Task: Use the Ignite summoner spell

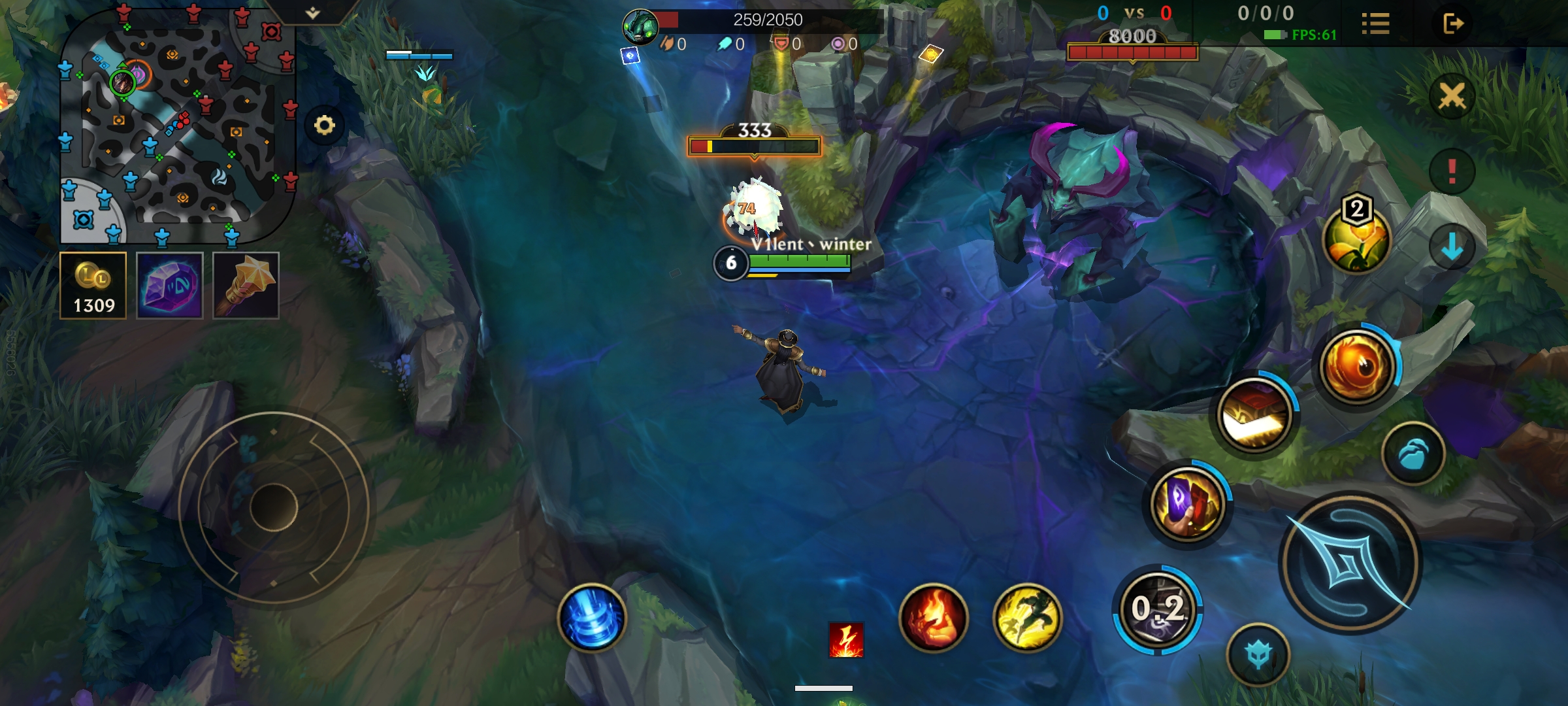Action: 933,617
